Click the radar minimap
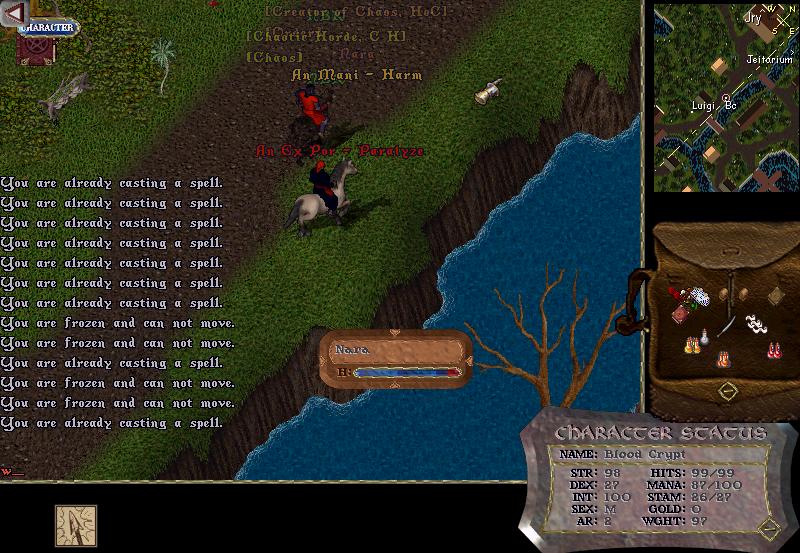The height and width of the screenshot is (553, 800). pyautogui.click(x=724, y=96)
